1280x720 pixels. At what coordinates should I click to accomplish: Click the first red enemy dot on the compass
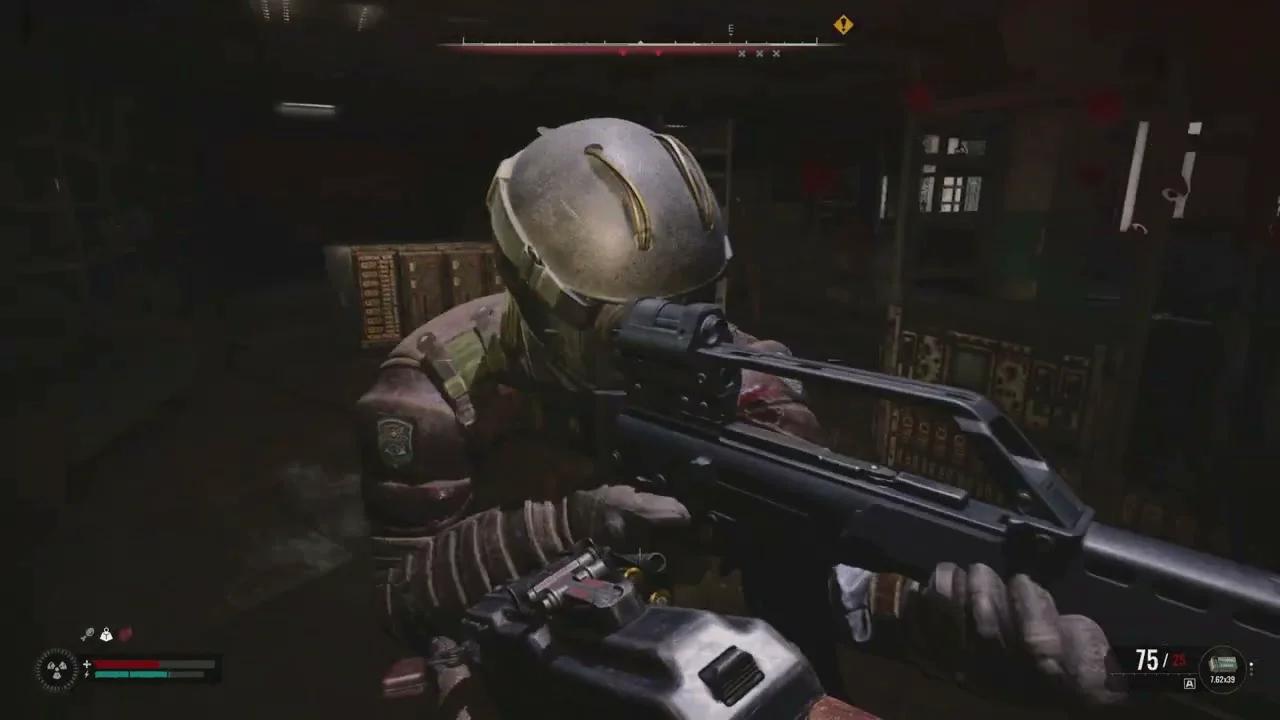point(624,52)
